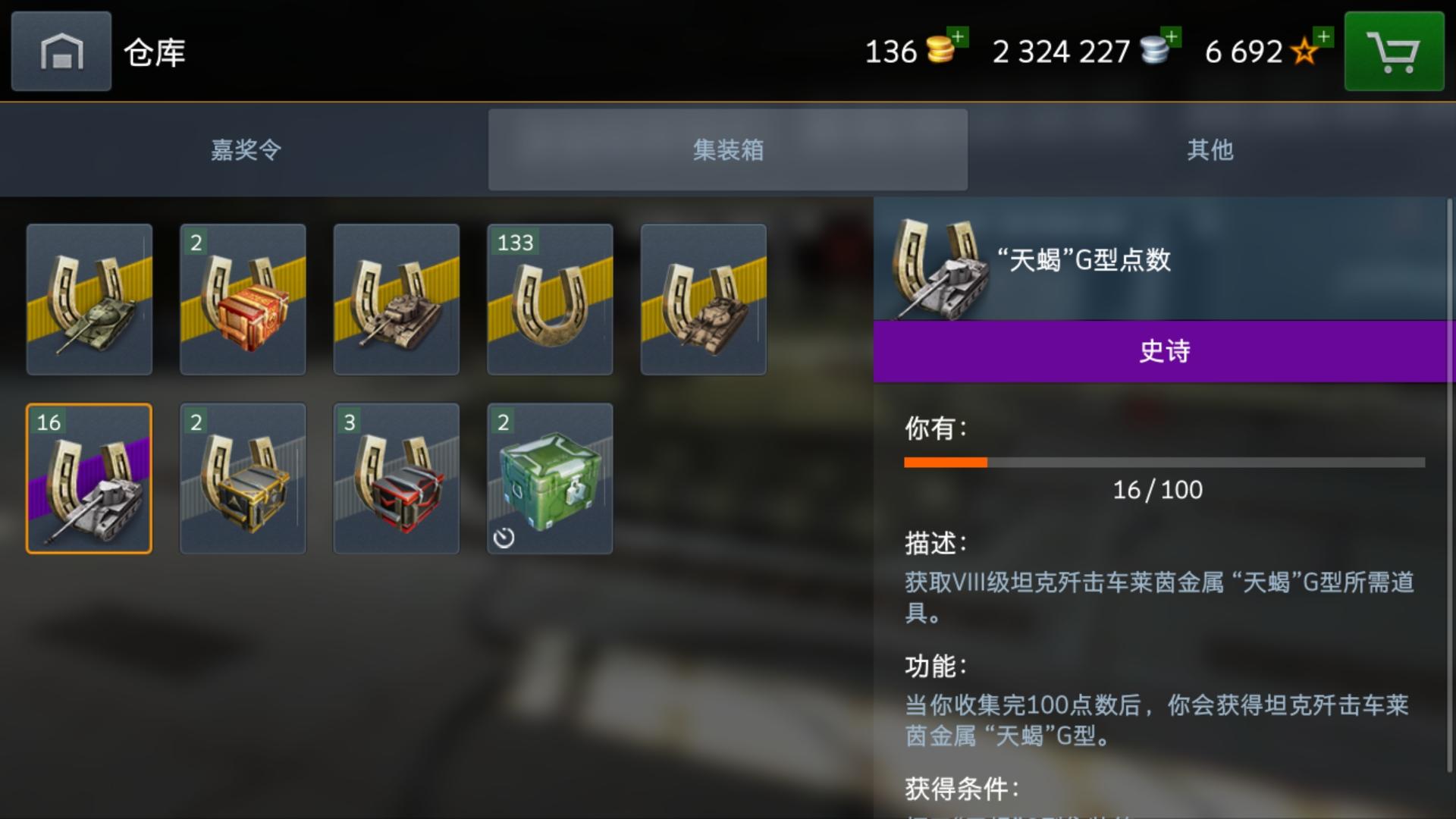
Task: Select the red-trimmed crate showing 3 items
Action: point(396,478)
